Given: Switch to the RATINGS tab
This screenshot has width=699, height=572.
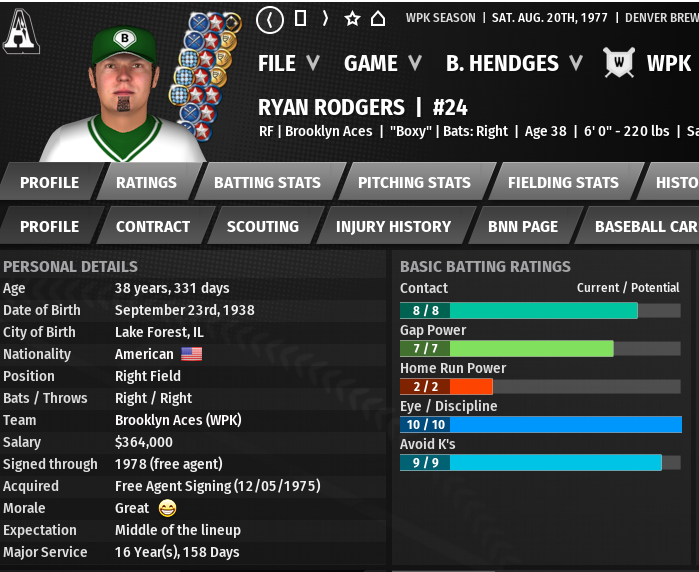Looking at the screenshot, I should click(x=146, y=182).
